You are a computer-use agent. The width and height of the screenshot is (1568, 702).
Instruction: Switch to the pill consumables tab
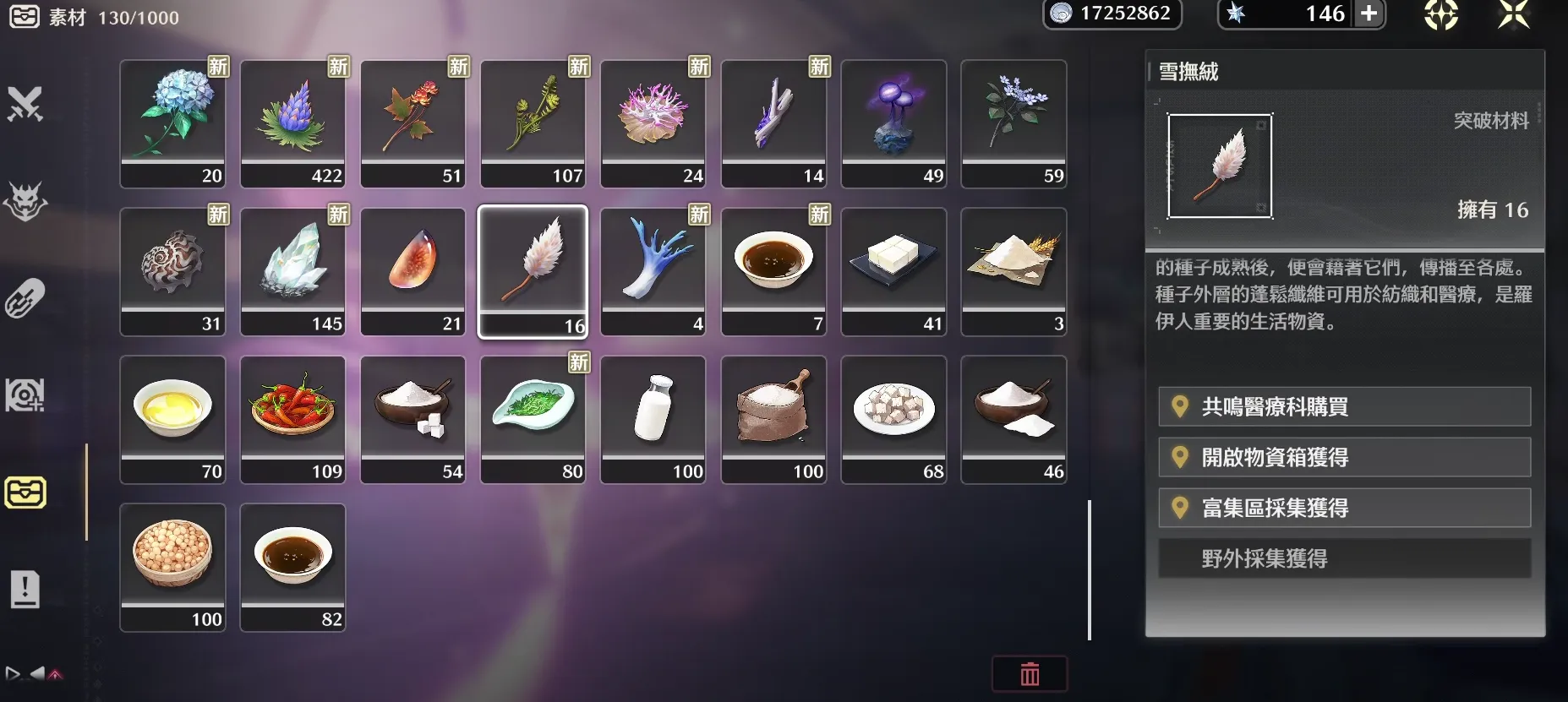click(25, 299)
